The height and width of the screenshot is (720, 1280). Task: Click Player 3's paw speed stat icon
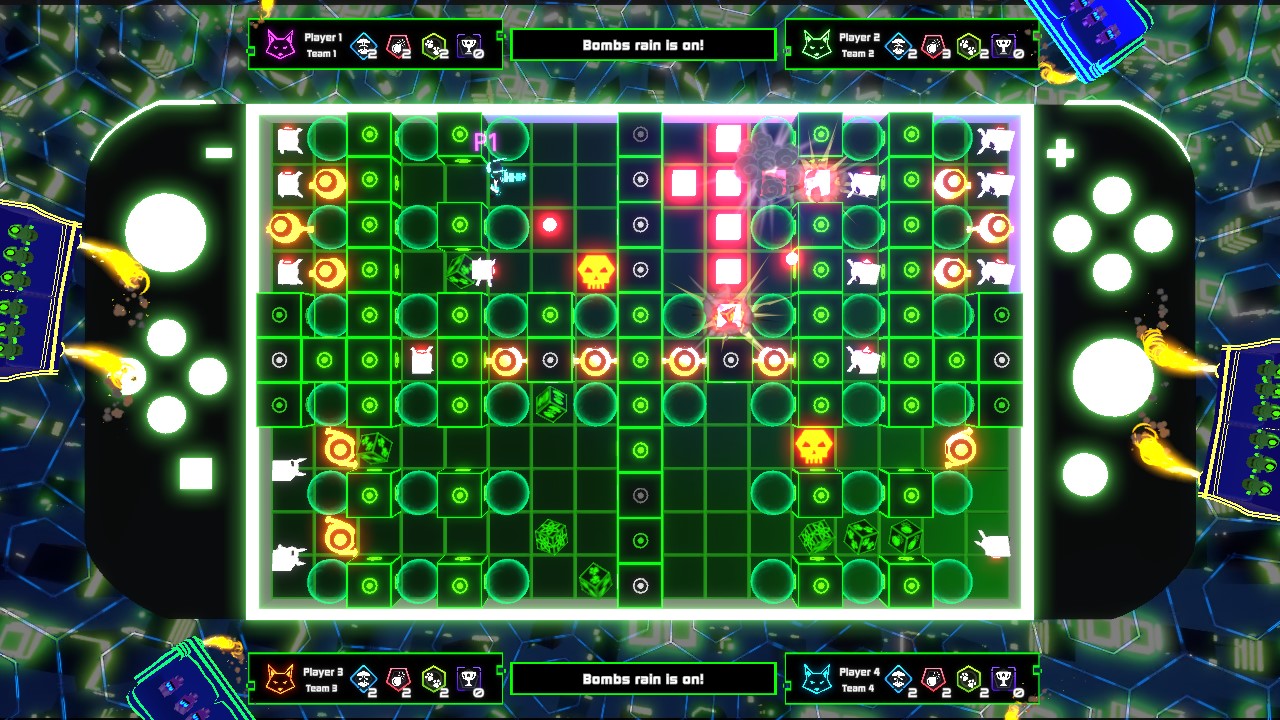tap(434, 678)
